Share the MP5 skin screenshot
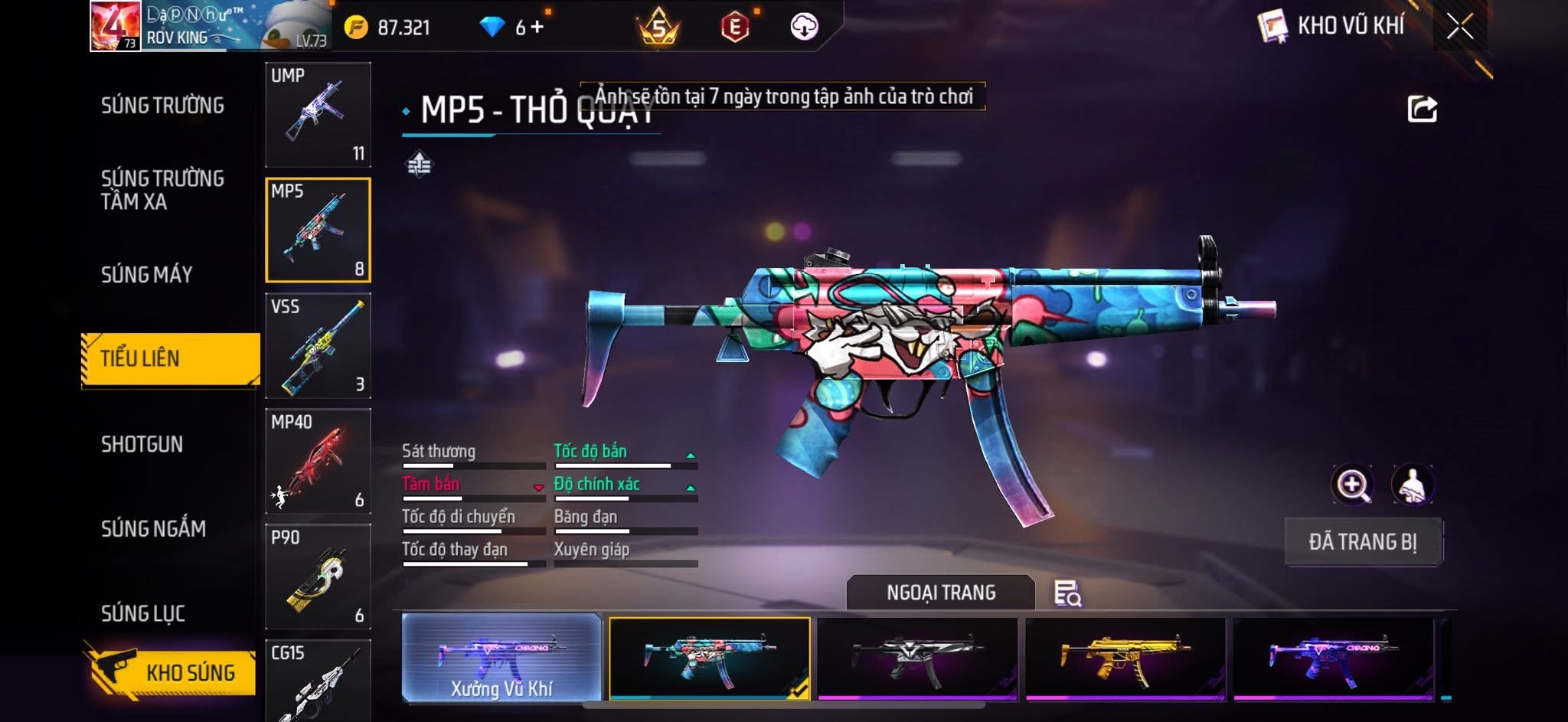The width and height of the screenshot is (1568, 722). (1422, 109)
